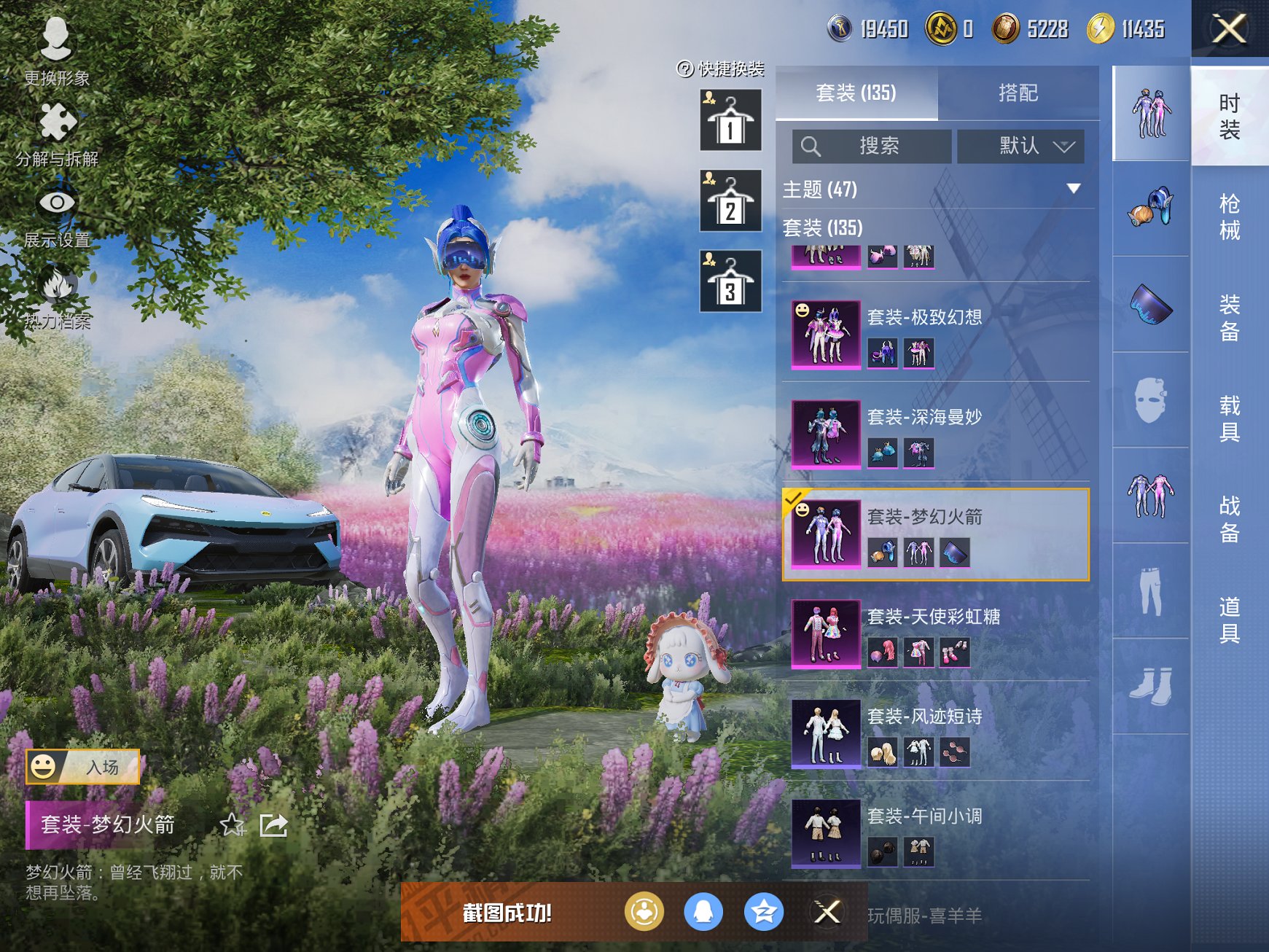
Task: Close the wardrobe screen
Action: click(1229, 29)
